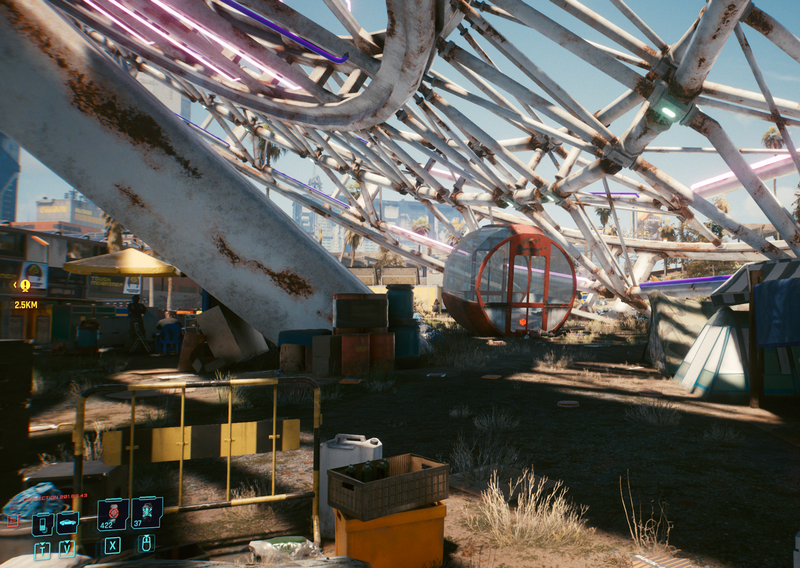
Task: Select the vehicle call icon
Action: tap(67, 522)
